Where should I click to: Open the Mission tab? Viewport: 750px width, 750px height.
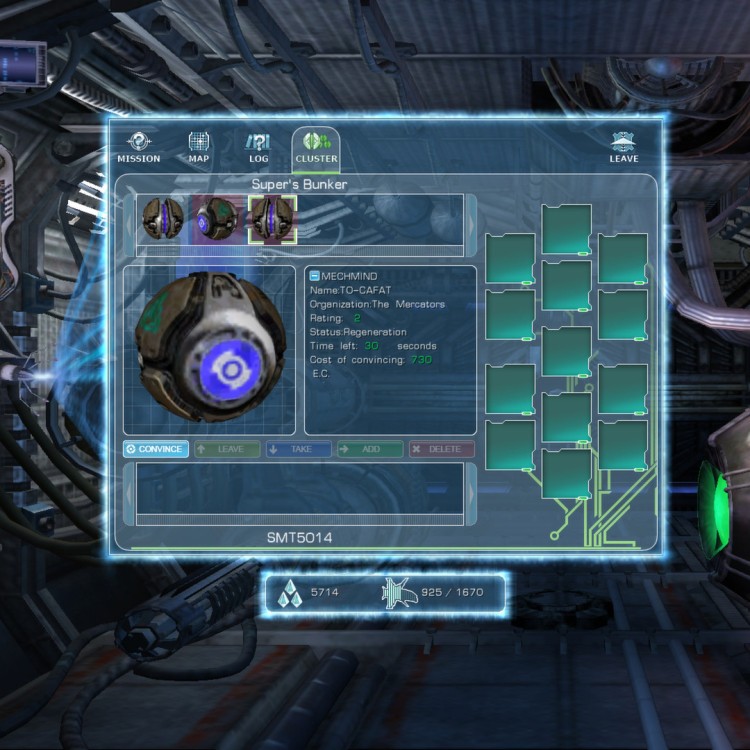click(x=138, y=147)
